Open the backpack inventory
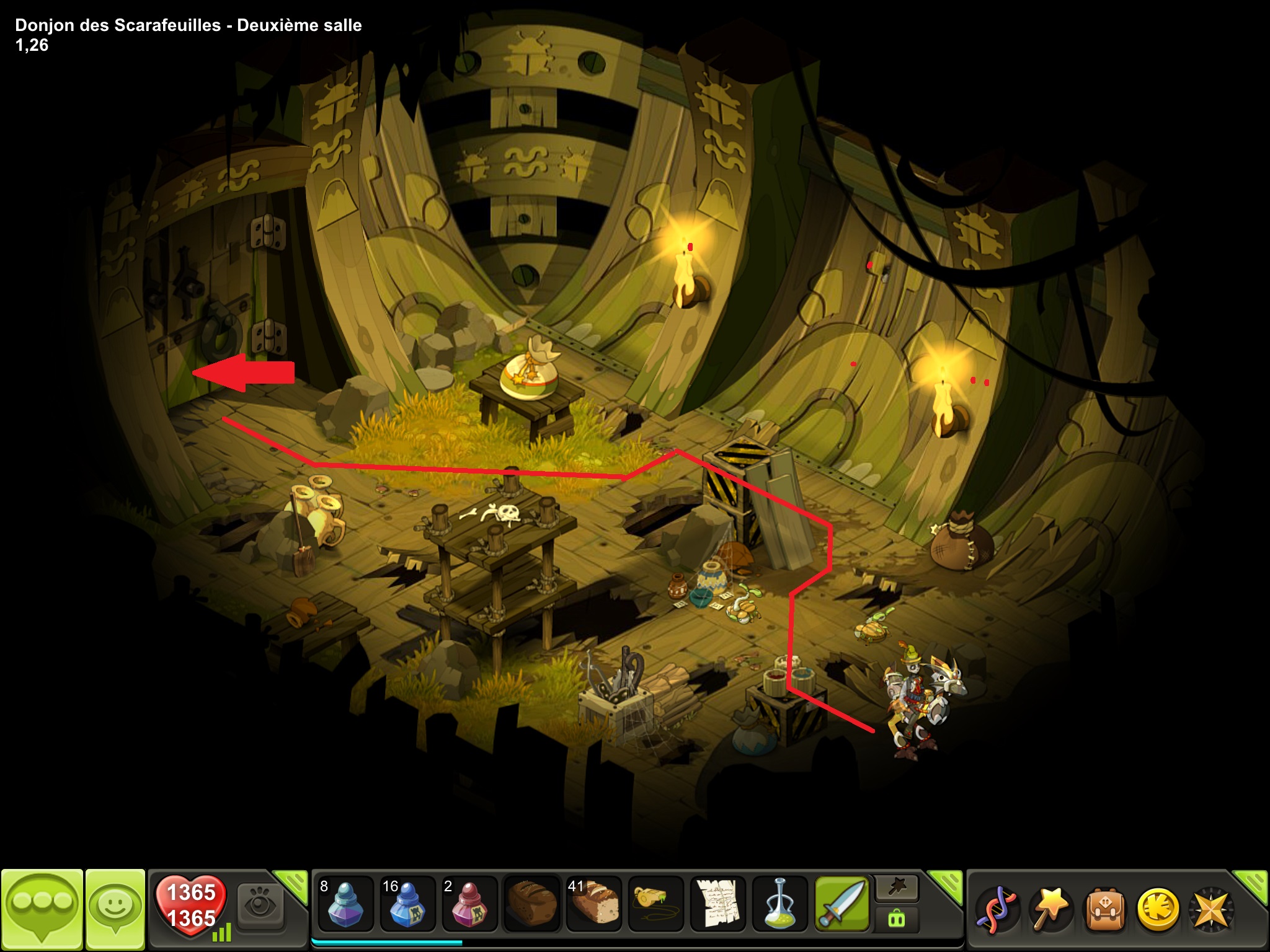Viewport: 1270px width, 952px height. coord(1104,910)
